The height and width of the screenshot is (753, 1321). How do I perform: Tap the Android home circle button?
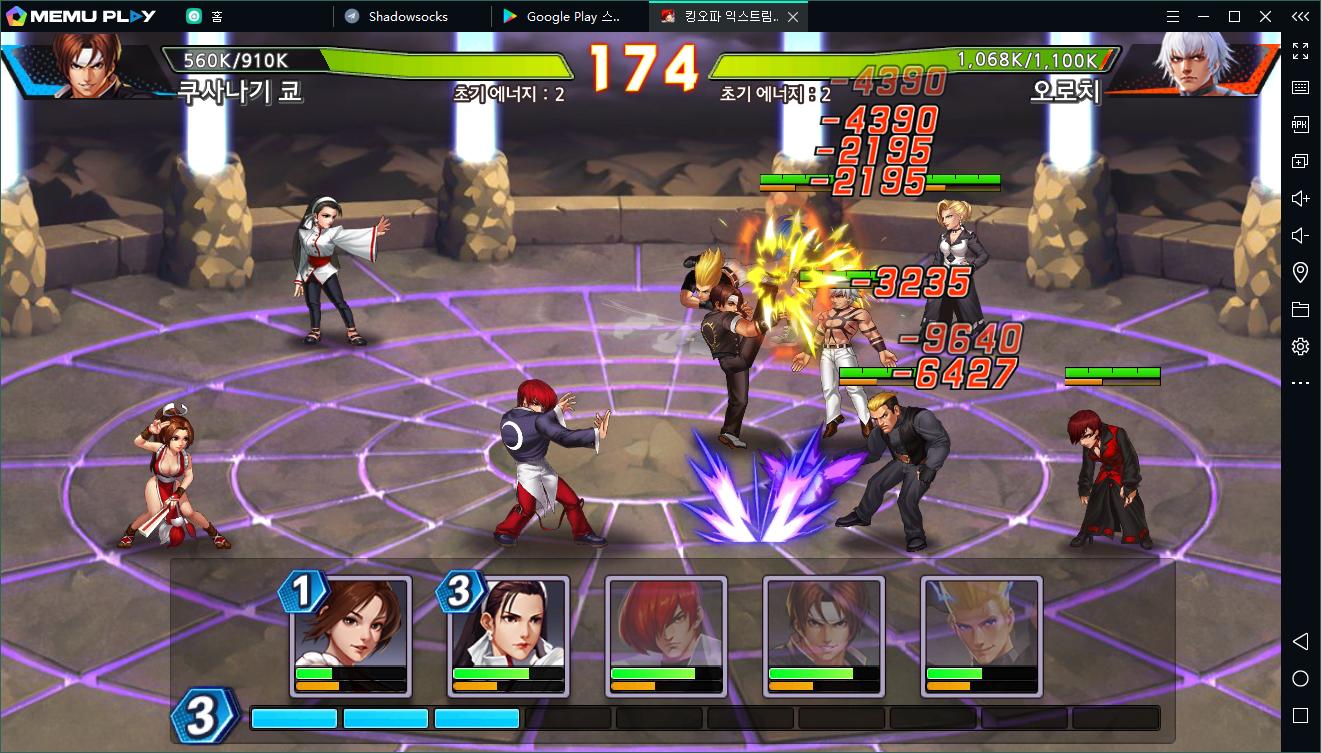pos(1300,679)
